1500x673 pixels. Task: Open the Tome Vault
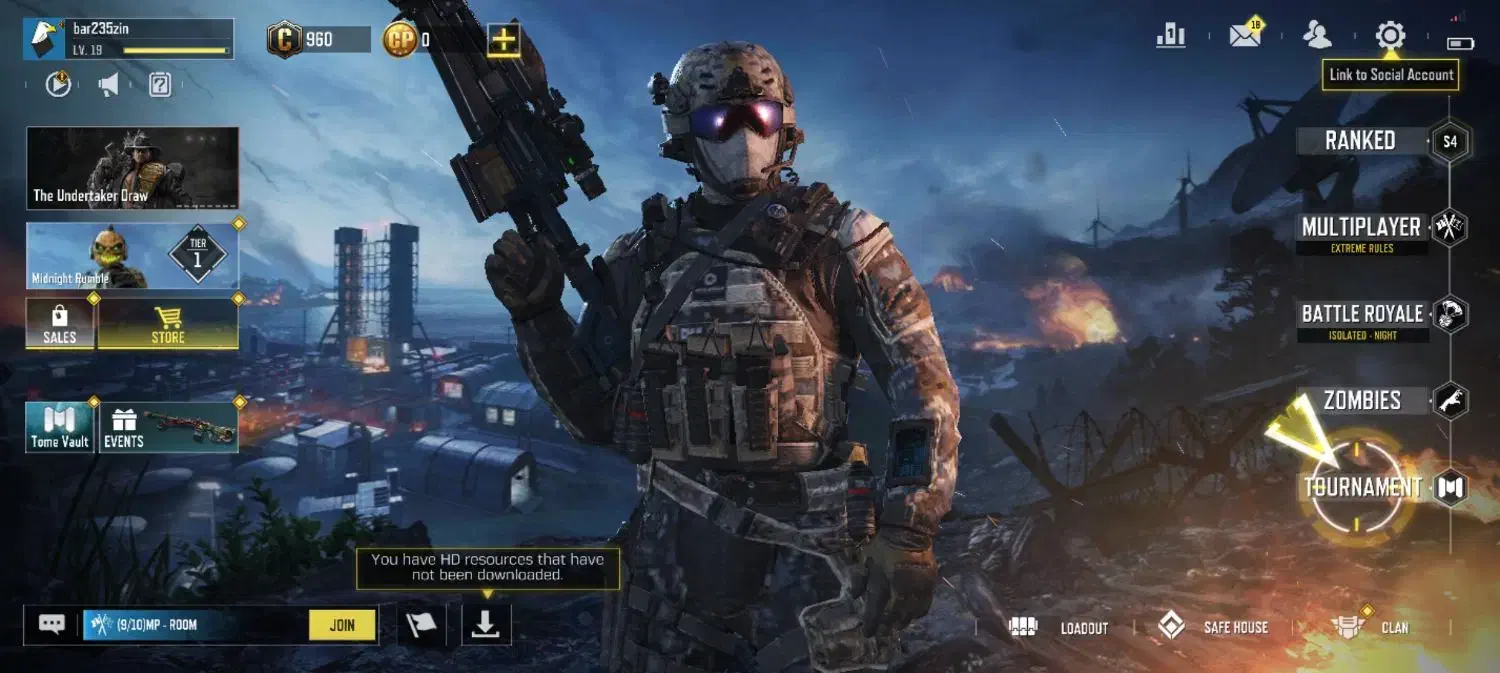[60, 428]
